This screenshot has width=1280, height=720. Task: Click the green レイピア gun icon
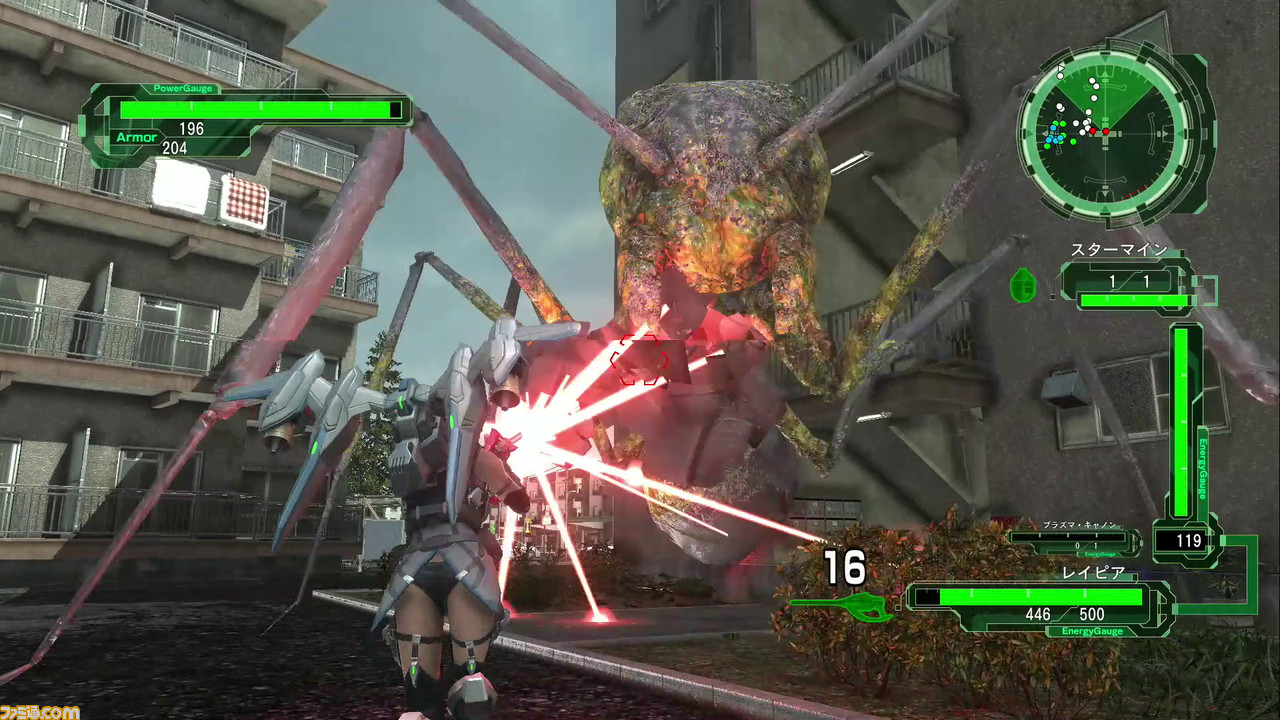[x=842, y=605]
